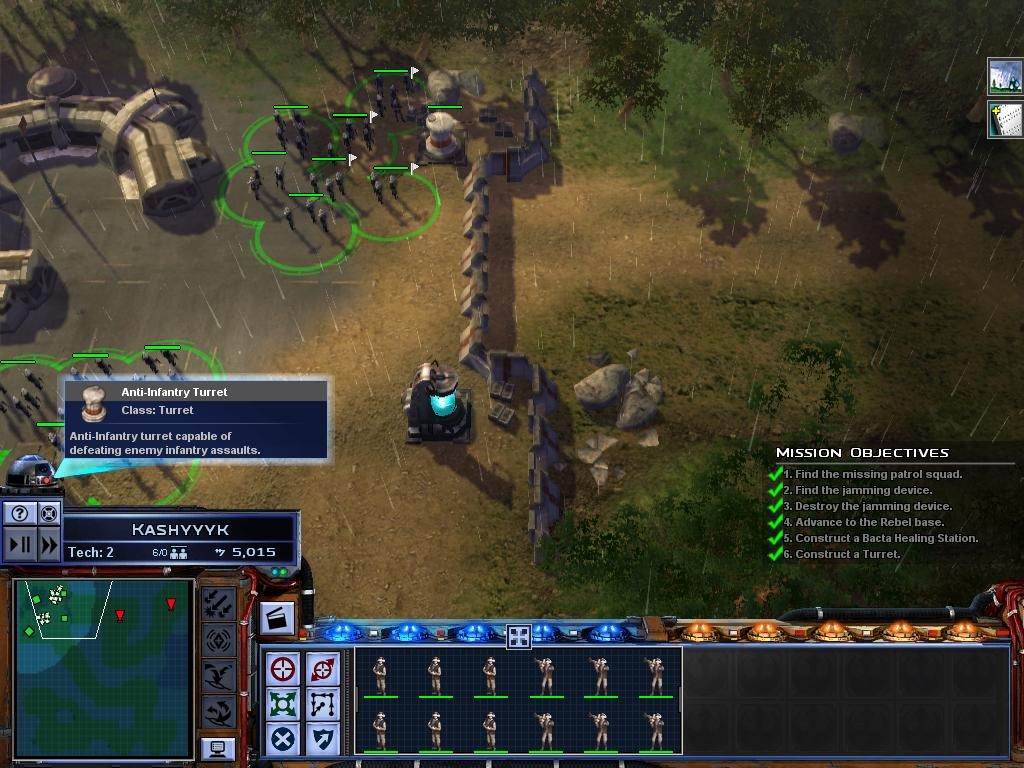Activate the fast forward button
The width and height of the screenshot is (1024, 768).
click(x=48, y=545)
